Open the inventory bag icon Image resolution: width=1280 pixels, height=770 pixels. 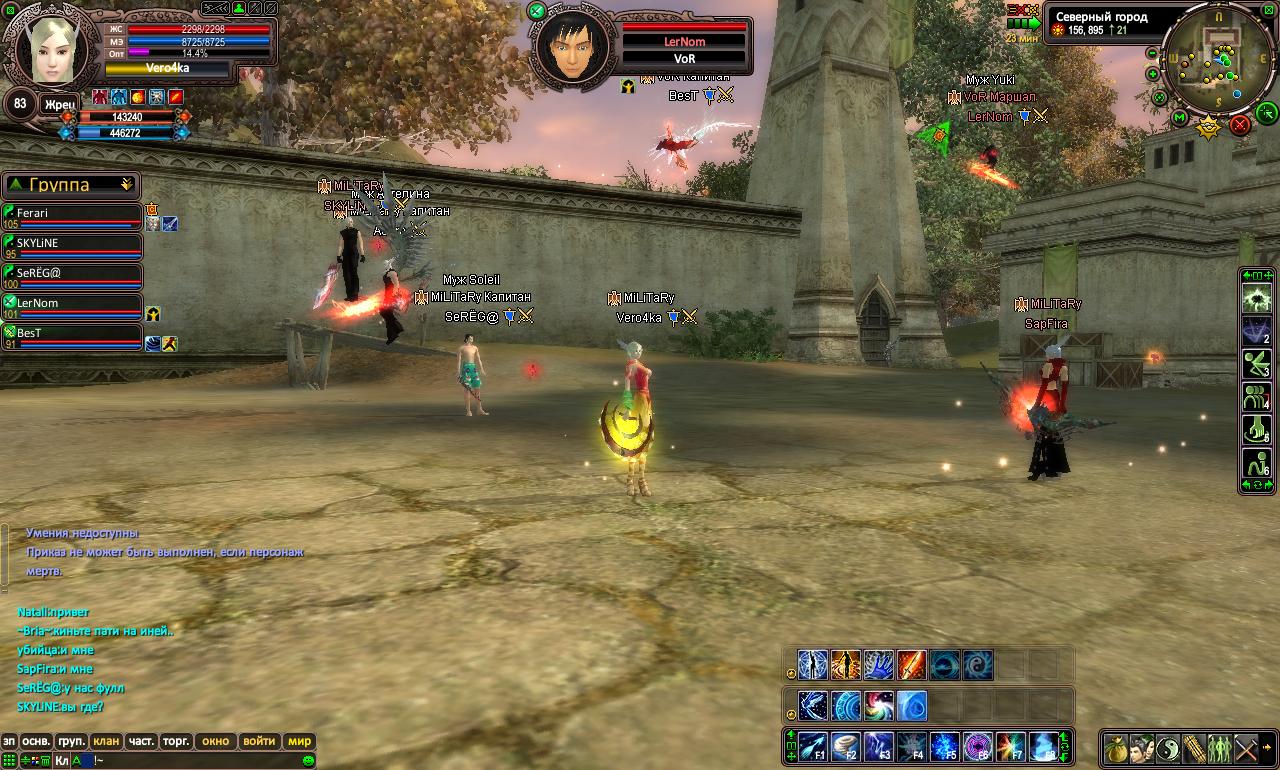1117,748
